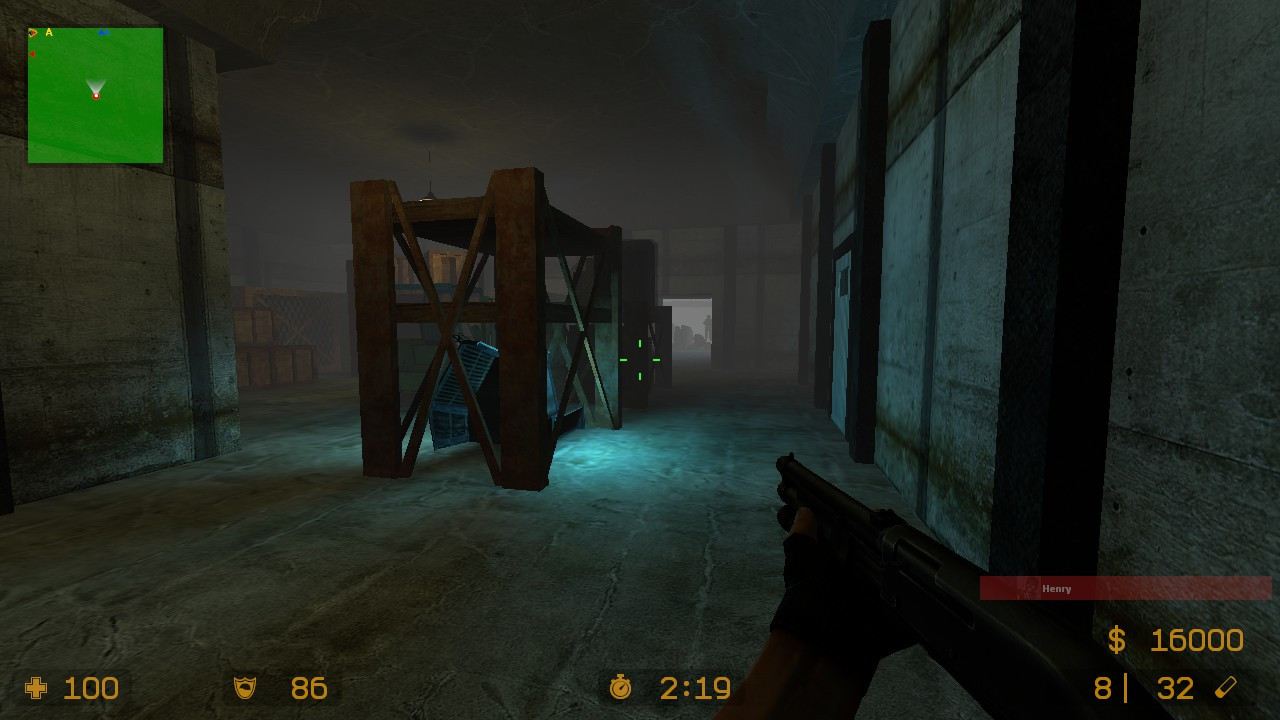
Task: Click the money amount 16000
Action: pyautogui.click(x=1196, y=640)
